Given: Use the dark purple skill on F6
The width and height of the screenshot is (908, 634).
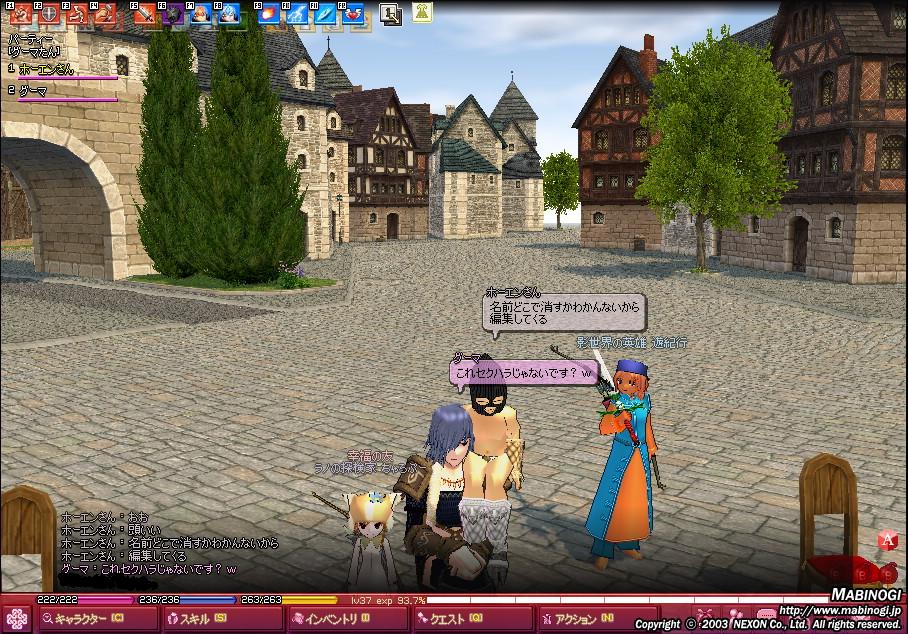Looking at the screenshot, I should (x=172, y=14).
